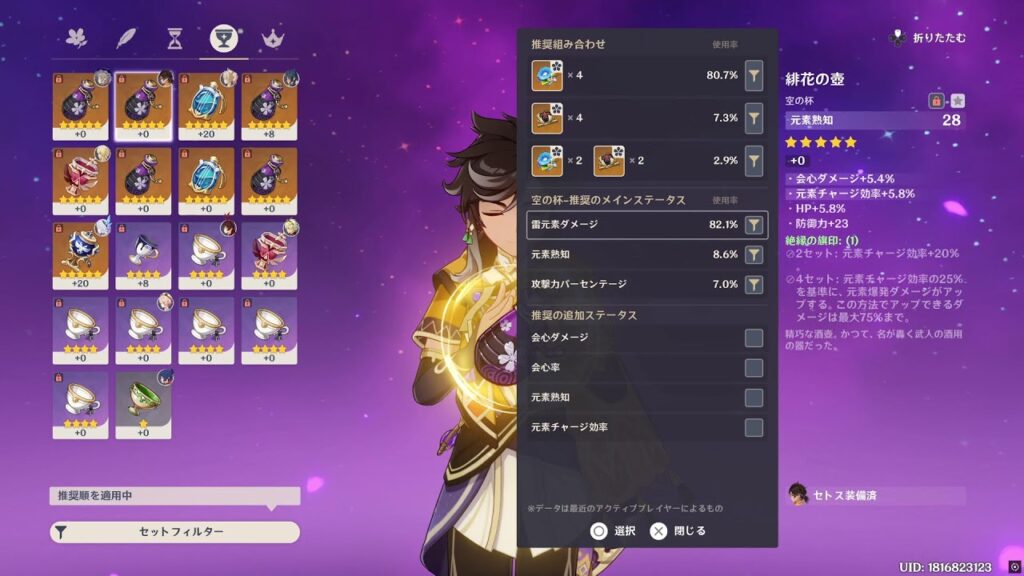Filter by the 2.9% two-plus-two combination

[754, 161]
